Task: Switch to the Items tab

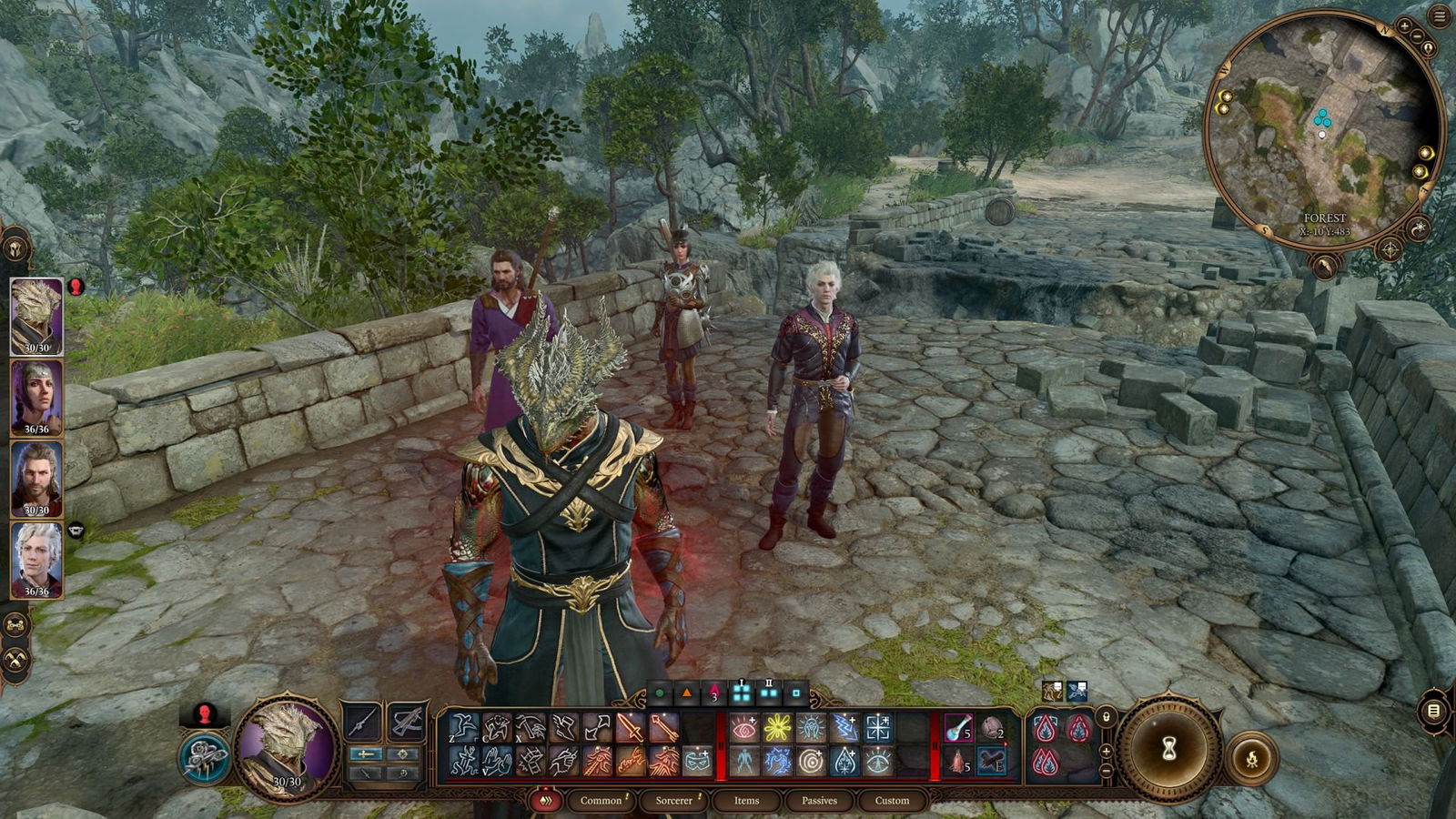Action: (x=747, y=801)
